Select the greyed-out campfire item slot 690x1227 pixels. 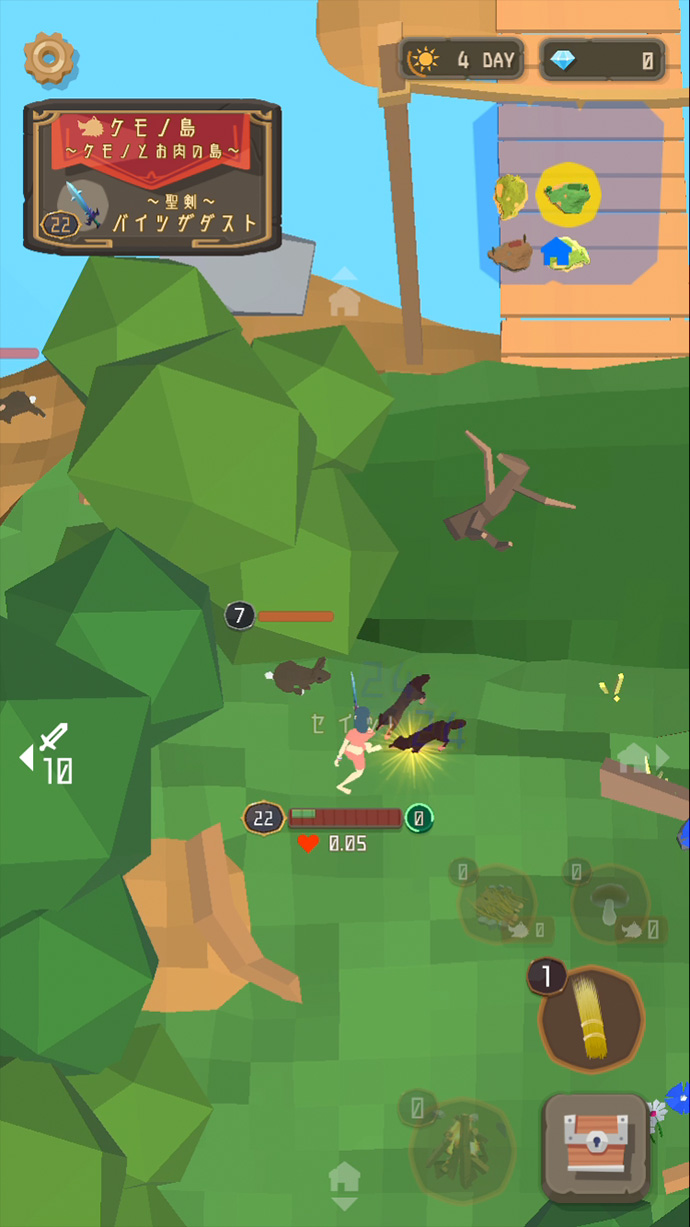pyautogui.click(x=461, y=1149)
